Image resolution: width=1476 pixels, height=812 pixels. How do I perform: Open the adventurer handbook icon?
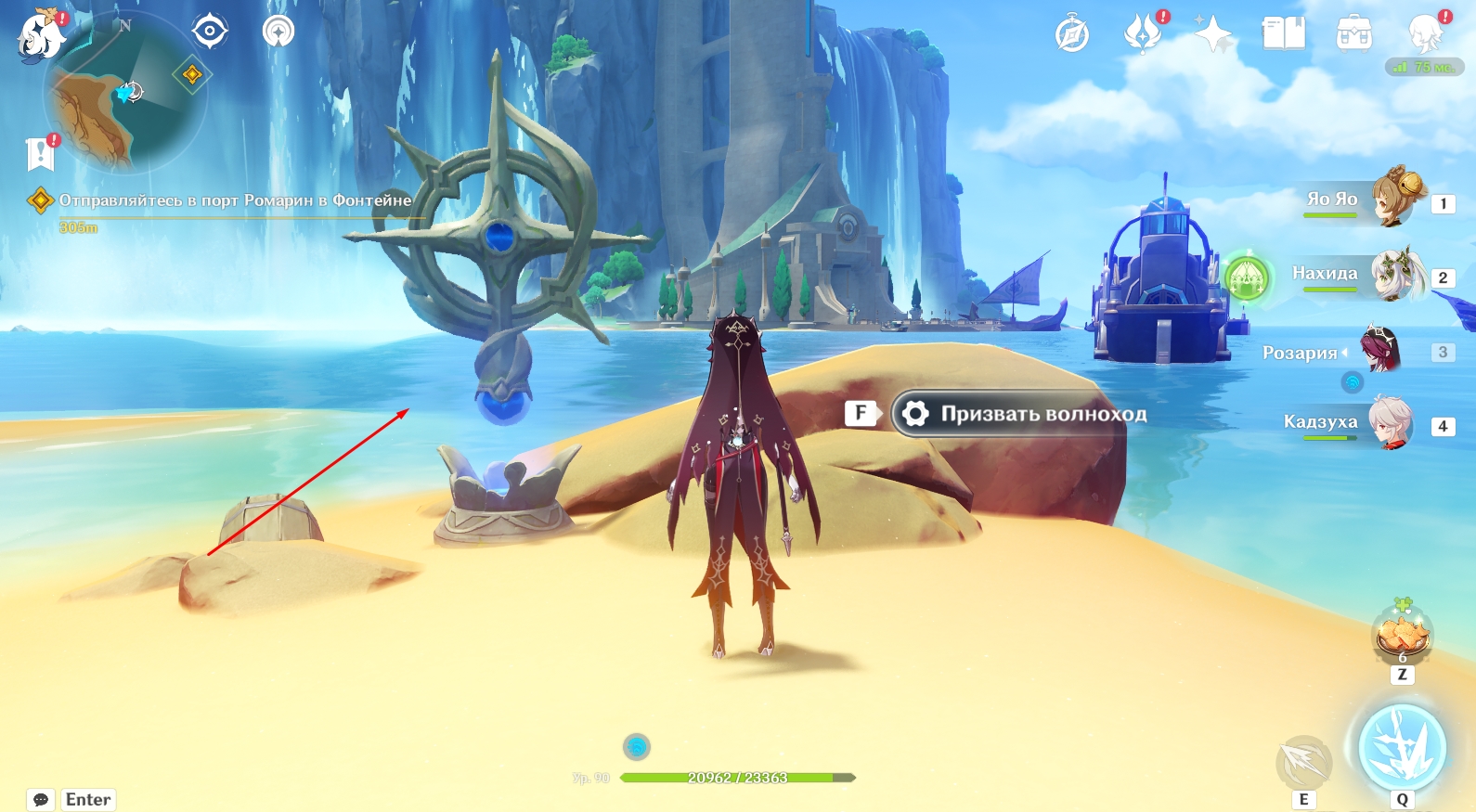pos(1284,34)
